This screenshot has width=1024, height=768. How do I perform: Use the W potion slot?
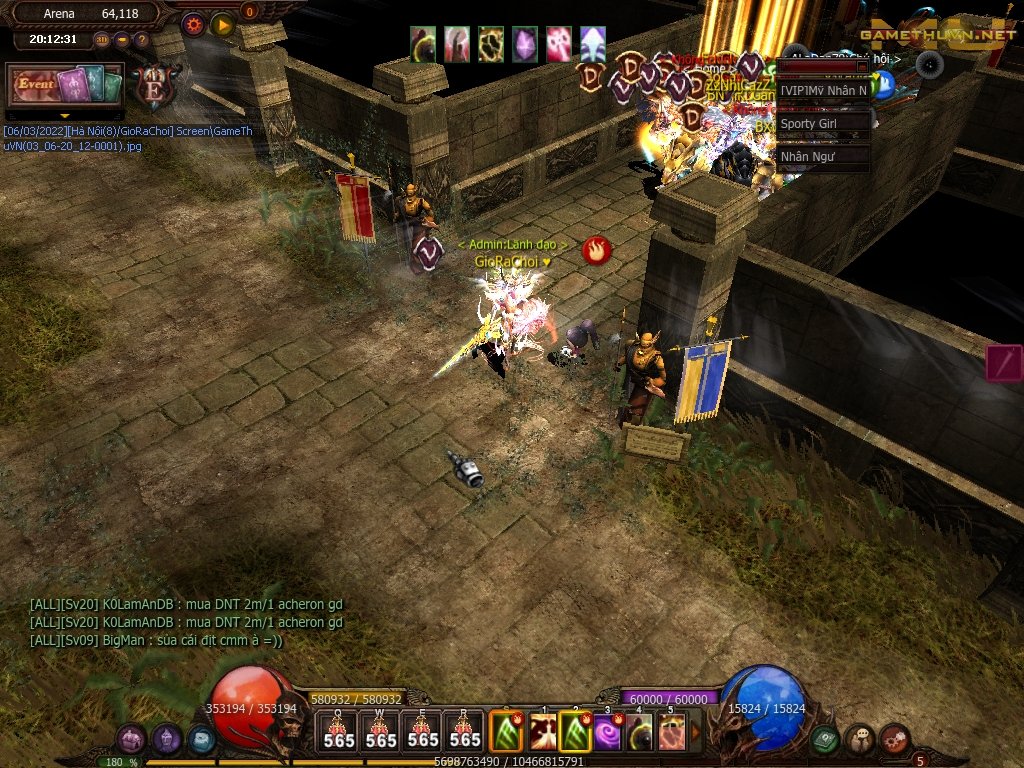tap(381, 730)
